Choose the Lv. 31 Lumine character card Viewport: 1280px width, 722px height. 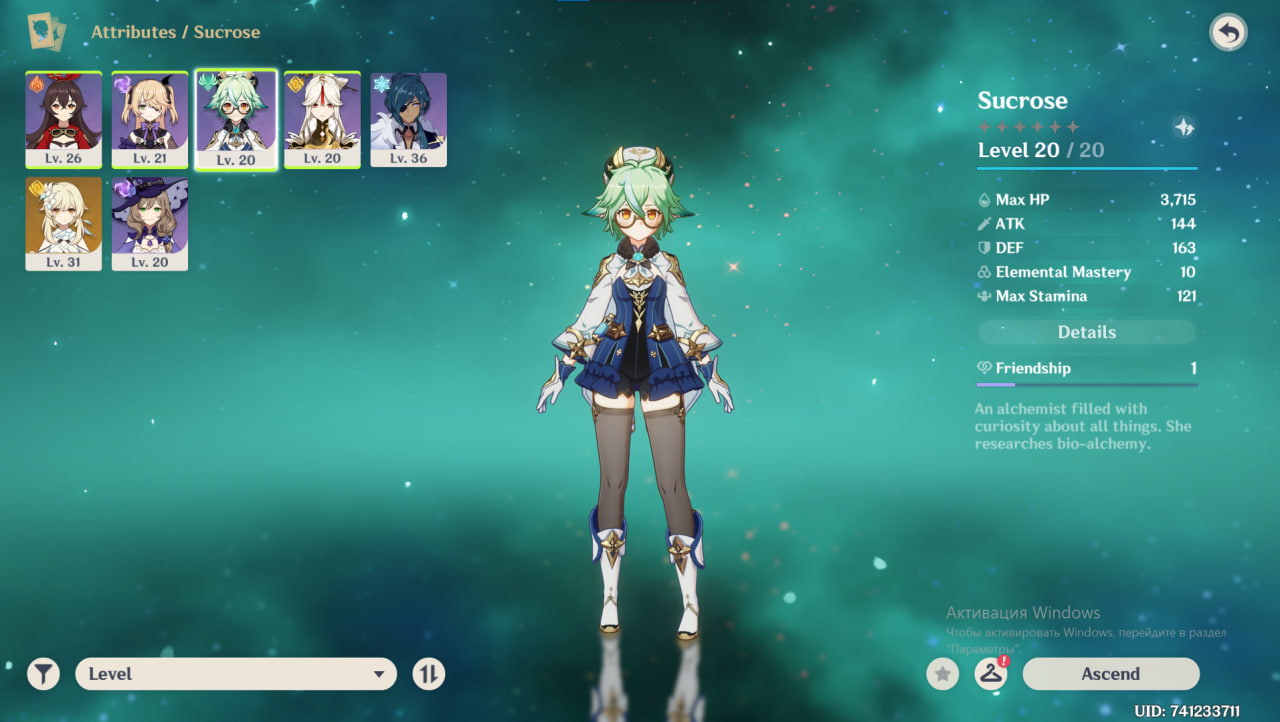click(63, 223)
